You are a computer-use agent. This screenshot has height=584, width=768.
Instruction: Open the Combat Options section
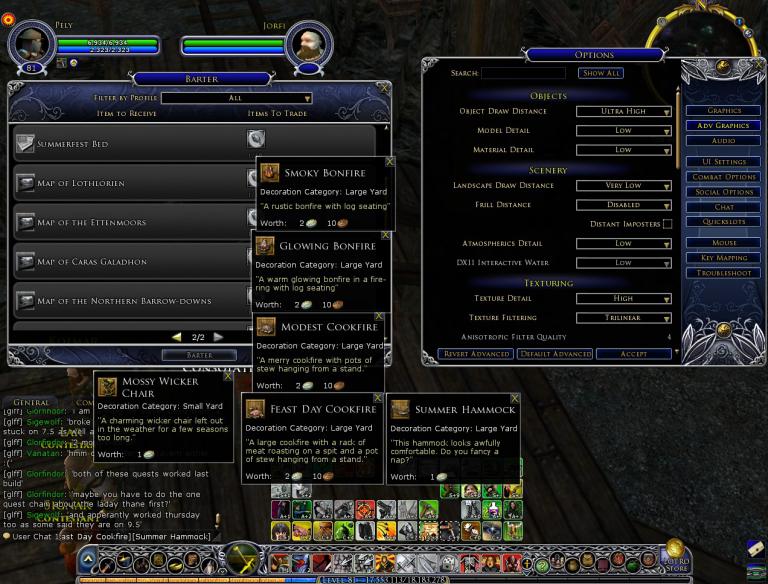724,177
